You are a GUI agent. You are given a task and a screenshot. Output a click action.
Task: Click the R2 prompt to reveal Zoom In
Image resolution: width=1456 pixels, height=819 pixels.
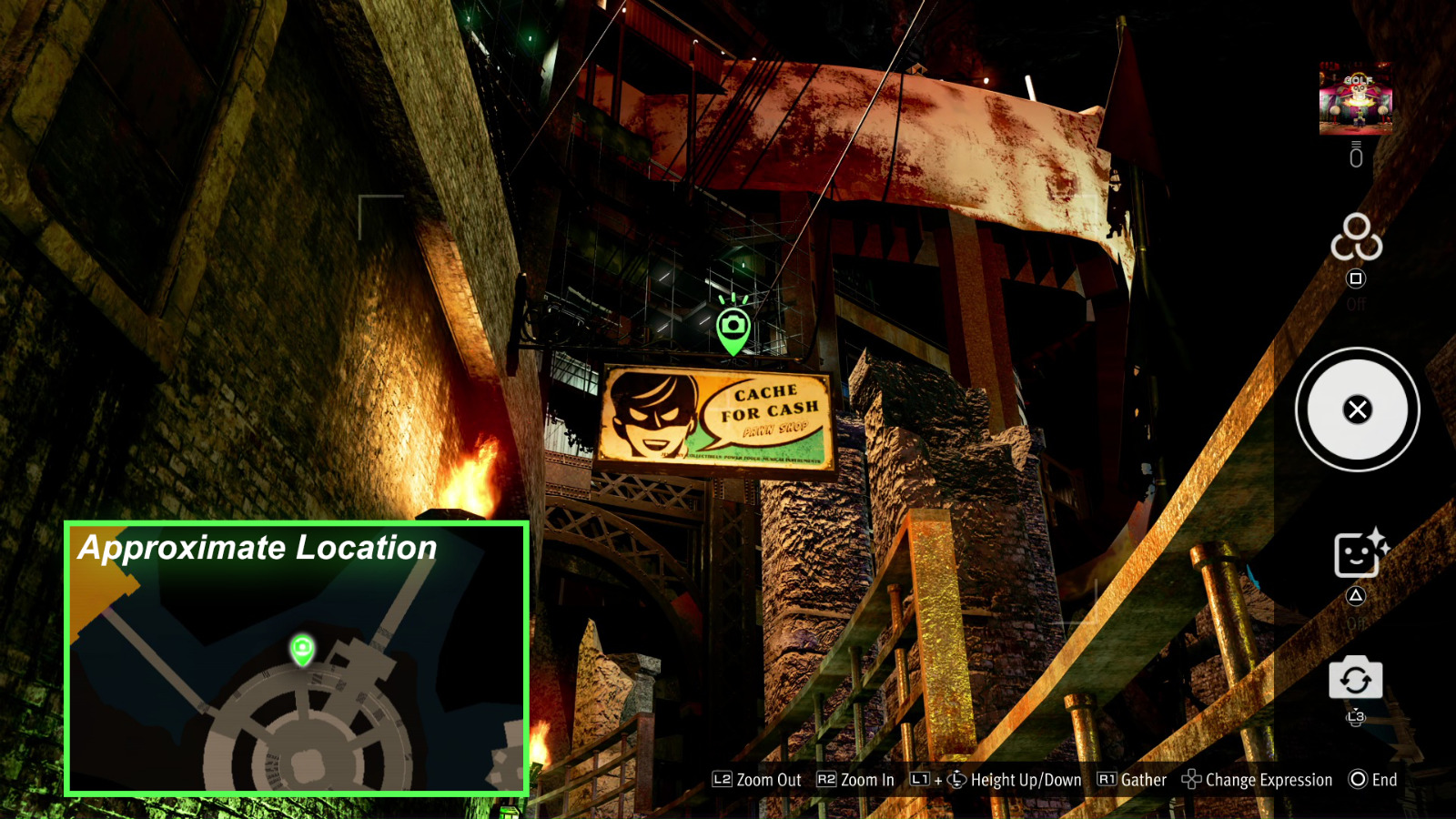pos(826,780)
